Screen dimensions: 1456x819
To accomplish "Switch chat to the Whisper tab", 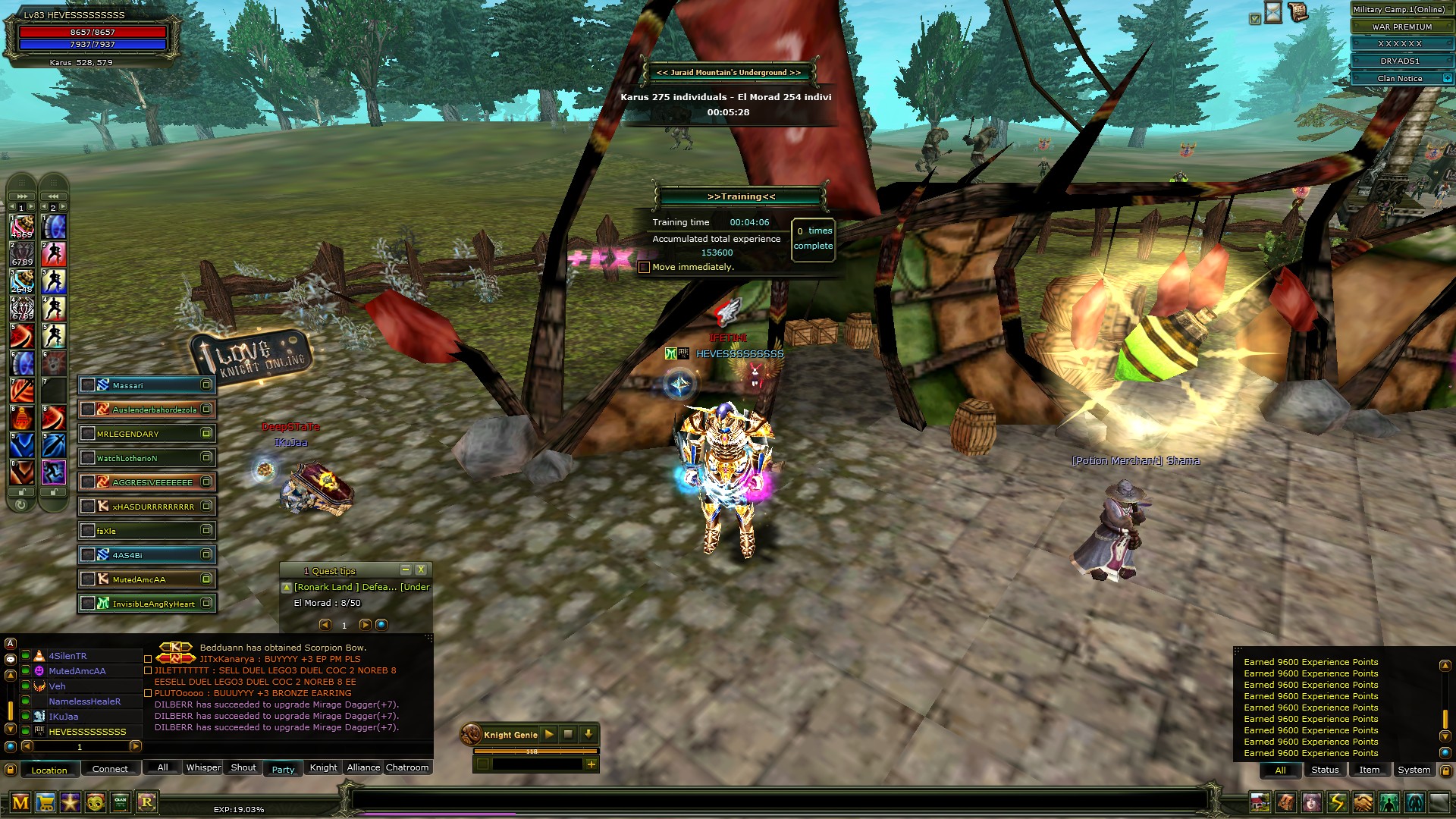I will point(203,767).
